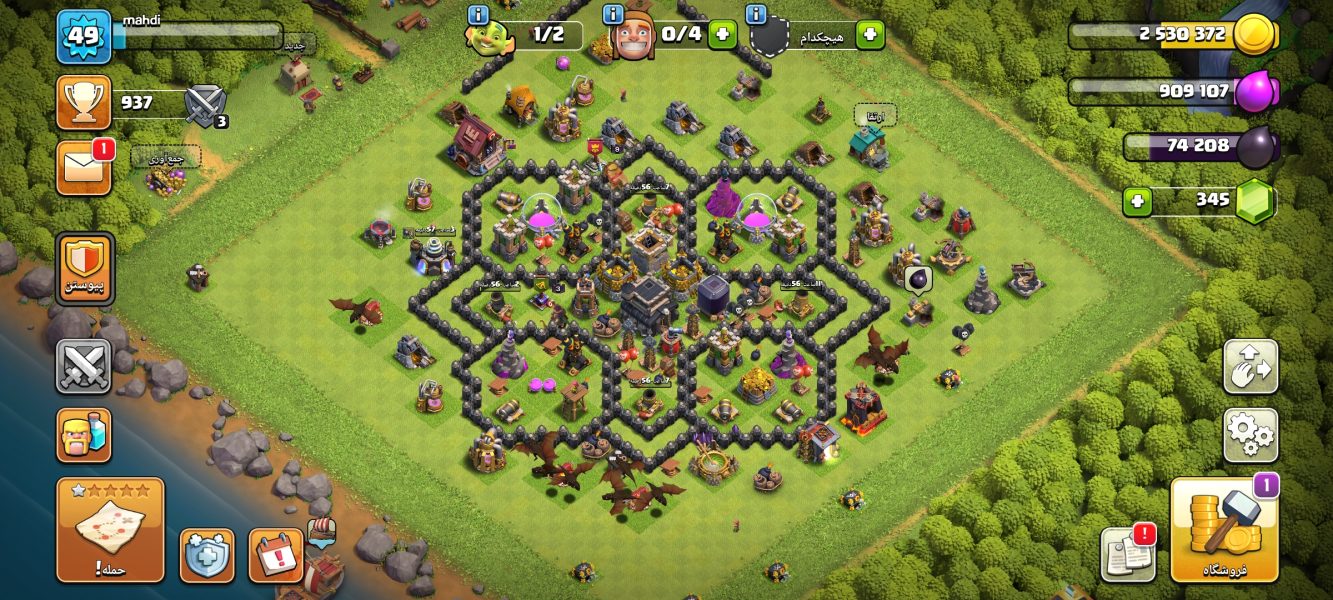
Task: Open the barbarian and potion army button
Action: tap(84, 435)
